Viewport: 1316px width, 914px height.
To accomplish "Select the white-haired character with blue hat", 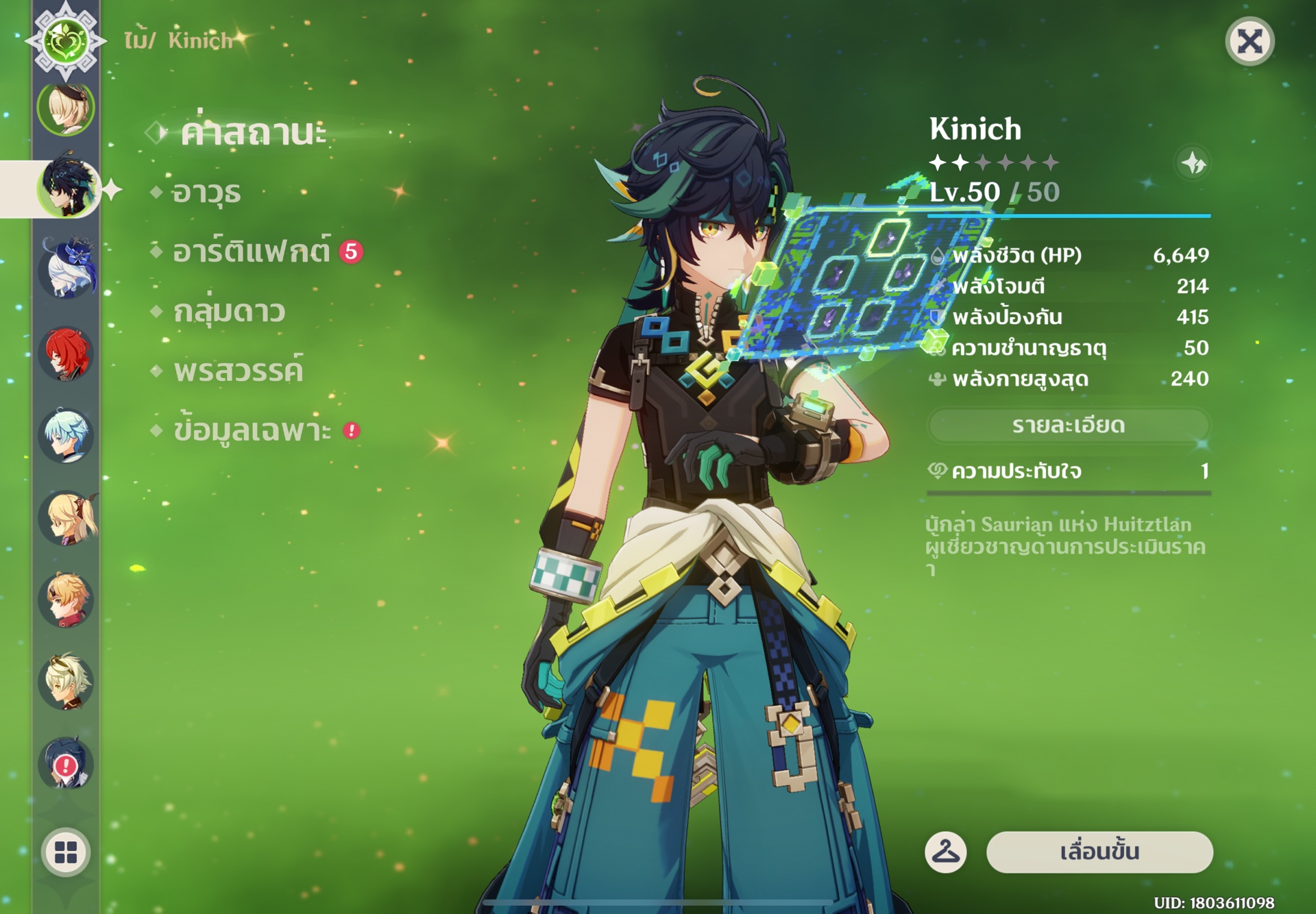I will [66, 269].
